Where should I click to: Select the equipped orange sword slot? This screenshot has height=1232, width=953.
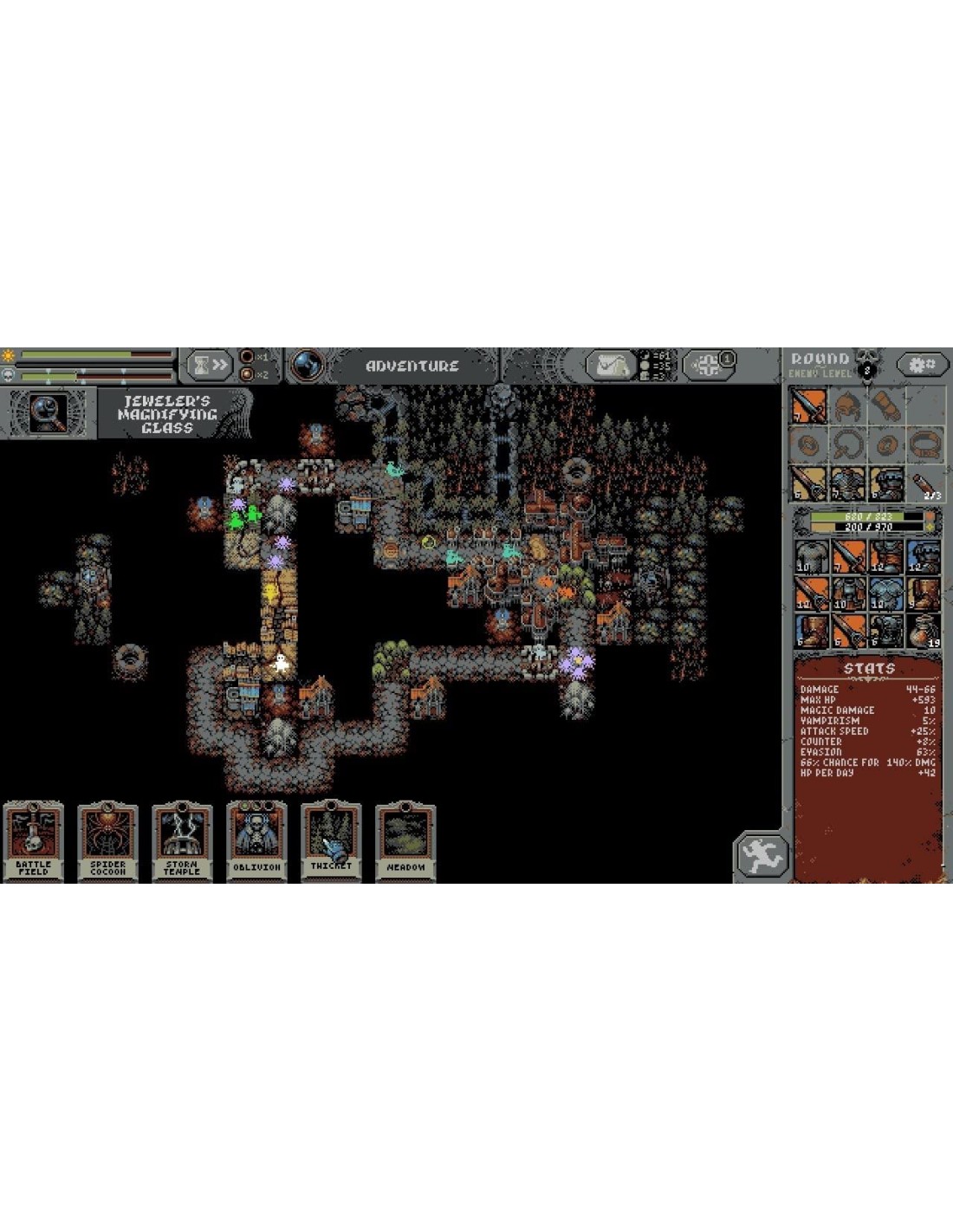[x=810, y=406]
